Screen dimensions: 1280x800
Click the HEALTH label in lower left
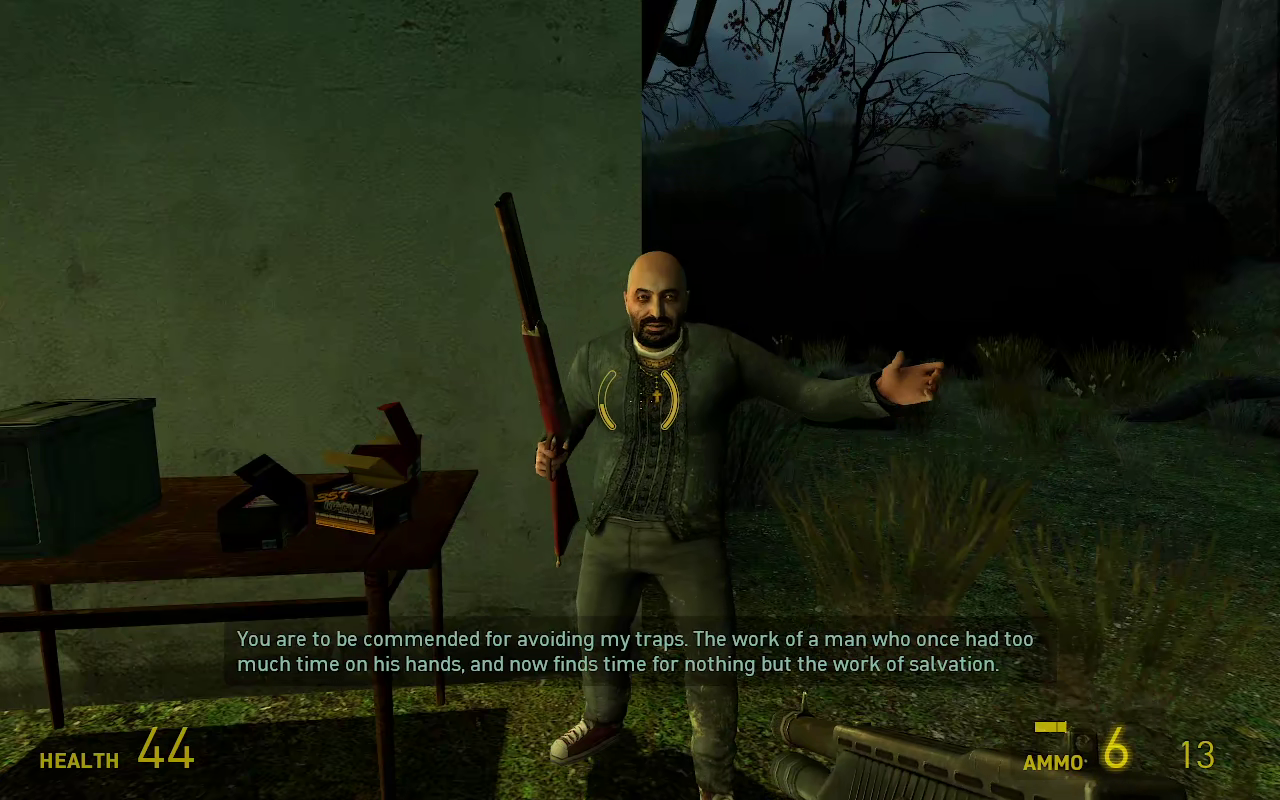coord(78,761)
